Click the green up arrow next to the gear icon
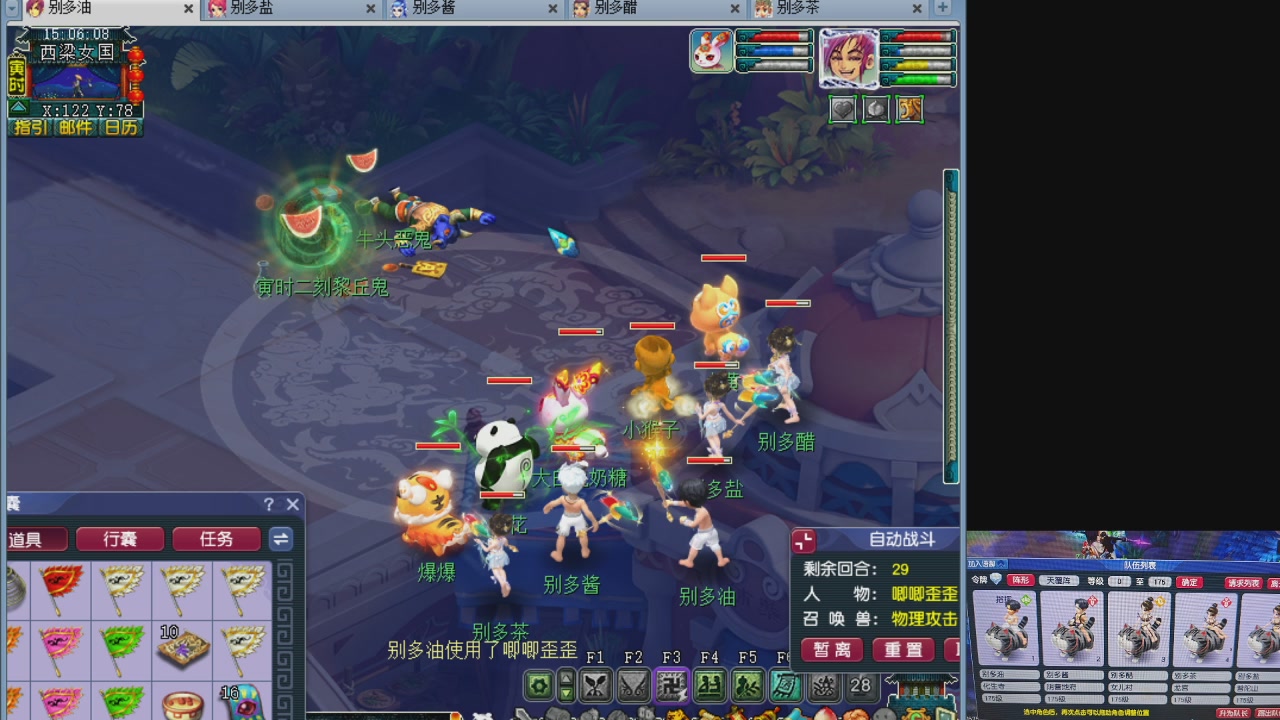The height and width of the screenshot is (720, 1280). (x=565, y=678)
